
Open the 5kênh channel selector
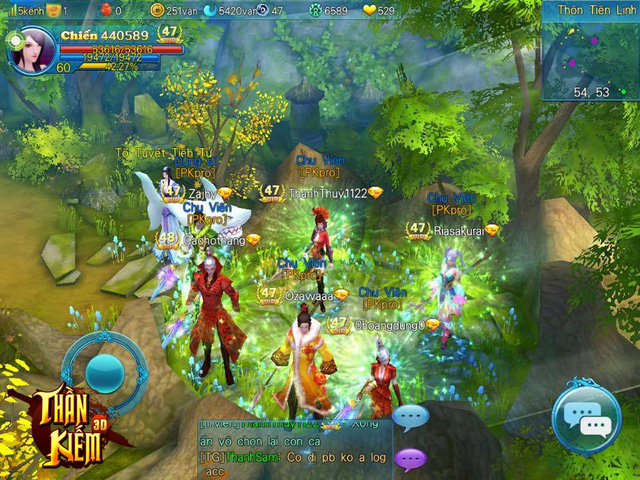click(x=27, y=10)
